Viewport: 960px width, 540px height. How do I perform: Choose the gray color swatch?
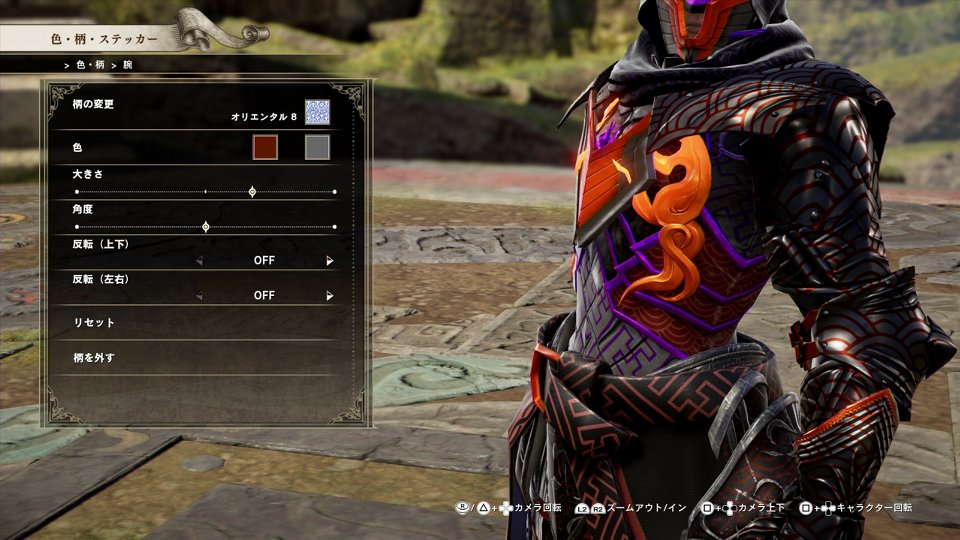coord(317,148)
